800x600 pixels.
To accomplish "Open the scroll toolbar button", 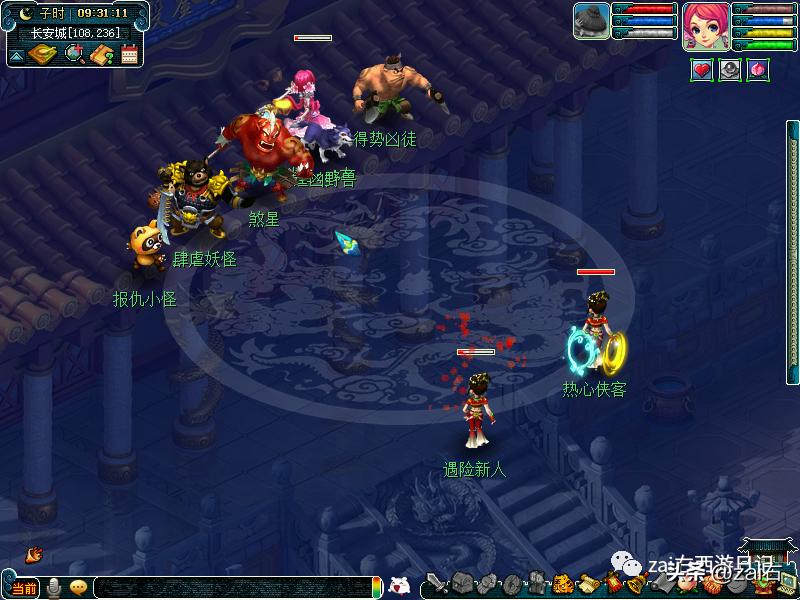I will (588, 583).
